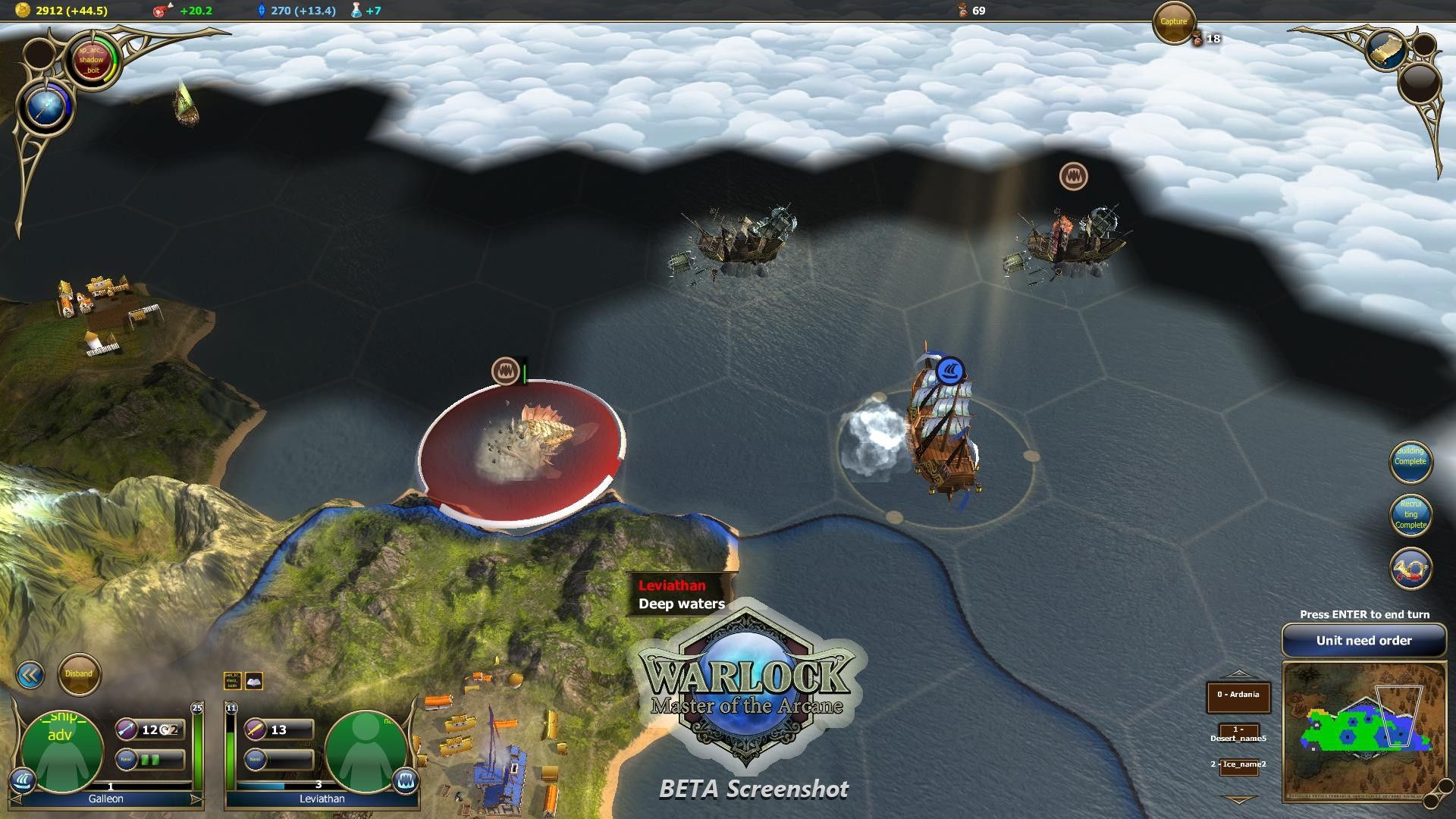This screenshot has height=819, width=1456.
Task: Open the blue magic research orb
Action: tap(44, 107)
